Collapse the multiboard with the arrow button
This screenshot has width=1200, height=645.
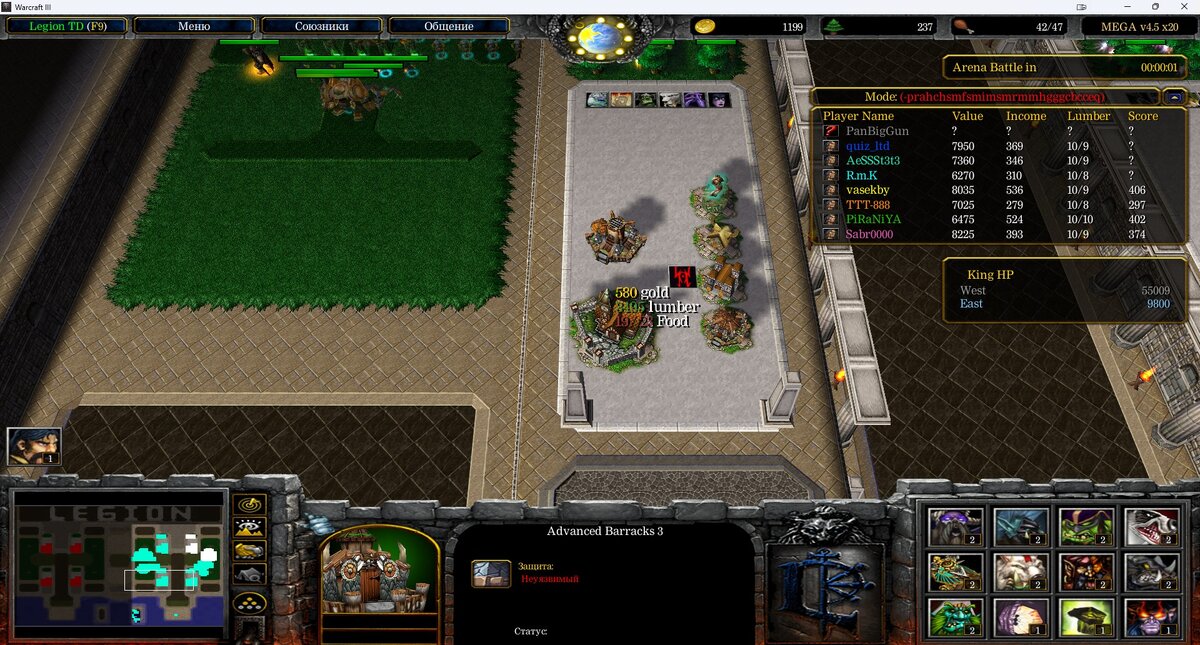[x=1174, y=97]
